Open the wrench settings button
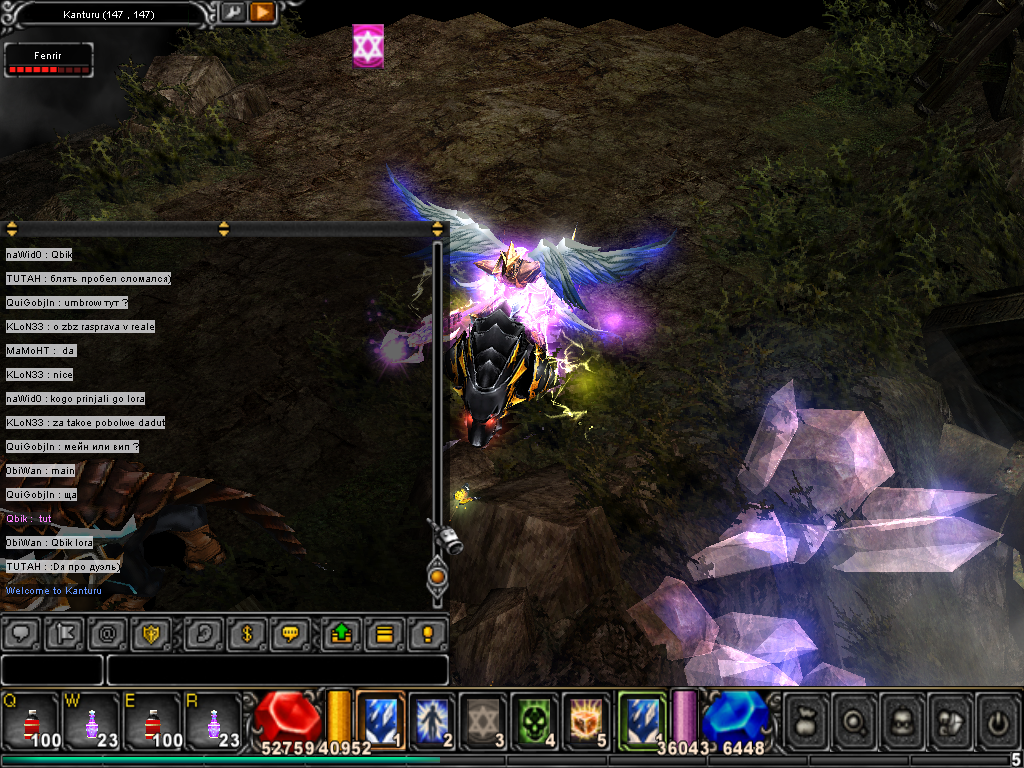Image resolution: width=1024 pixels, height=768 pixels. (x=232, y=13)
